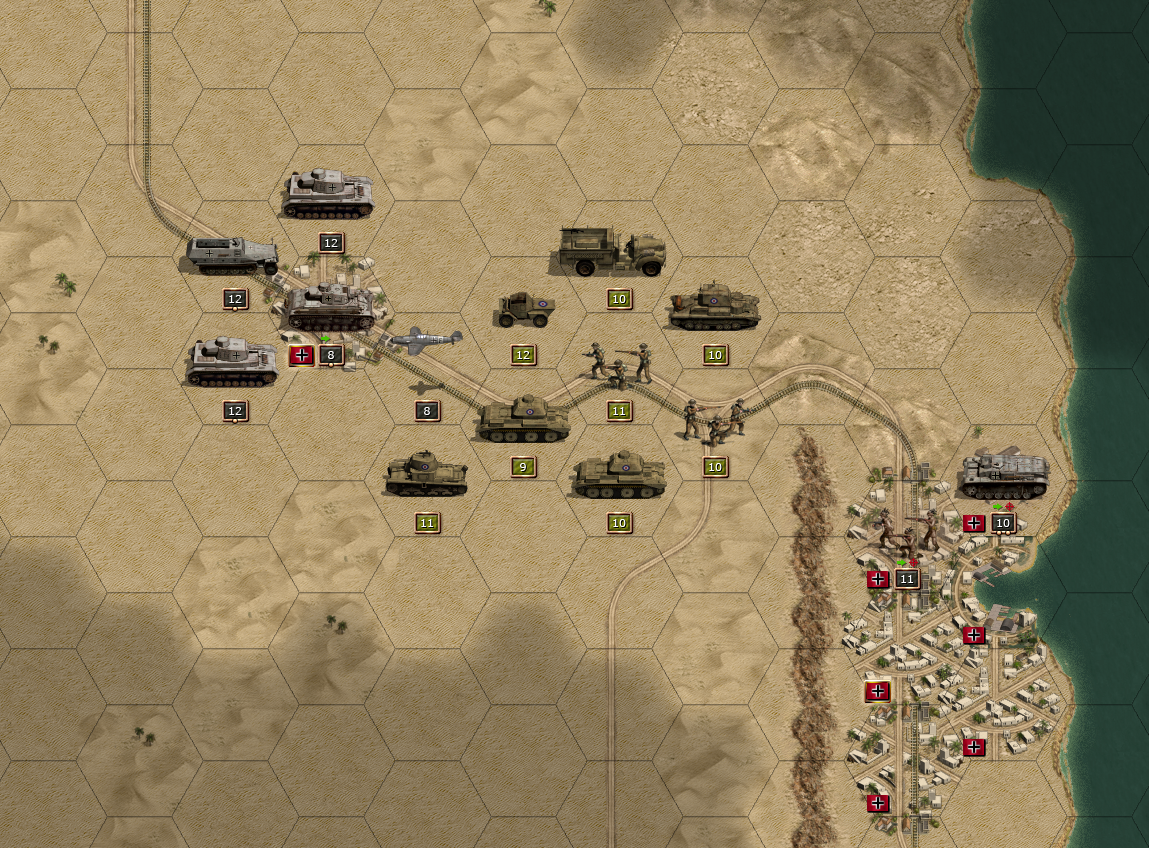Viewport: 1149px width, 848px height.
Task: Select the fighter aircraft unit
Action: click(x=427, y=340)
